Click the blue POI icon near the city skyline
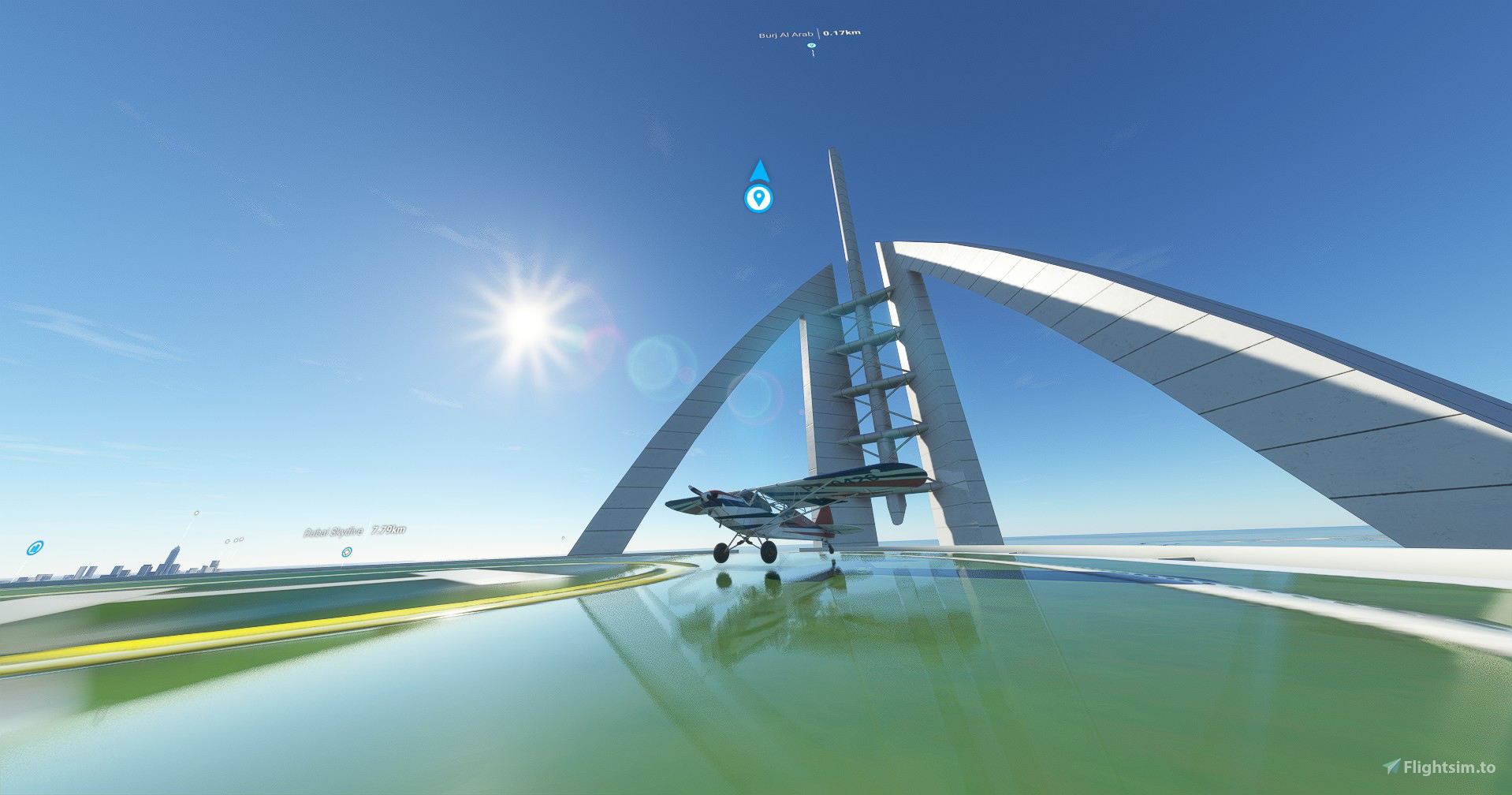The height and width of the screenshot is (795, 1512). click(x=35, y=548)
